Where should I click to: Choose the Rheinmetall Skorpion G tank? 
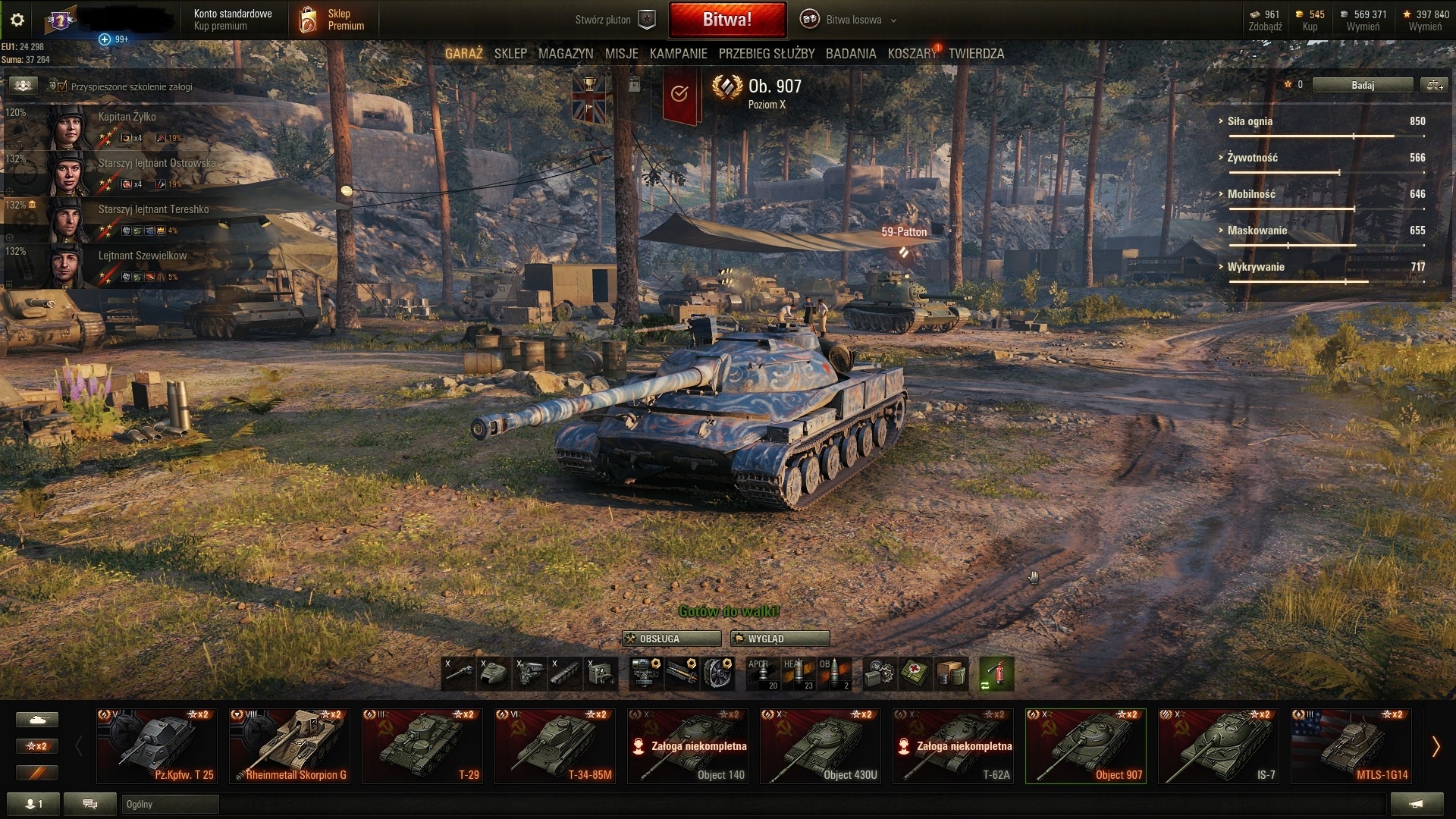click(290, 746)
